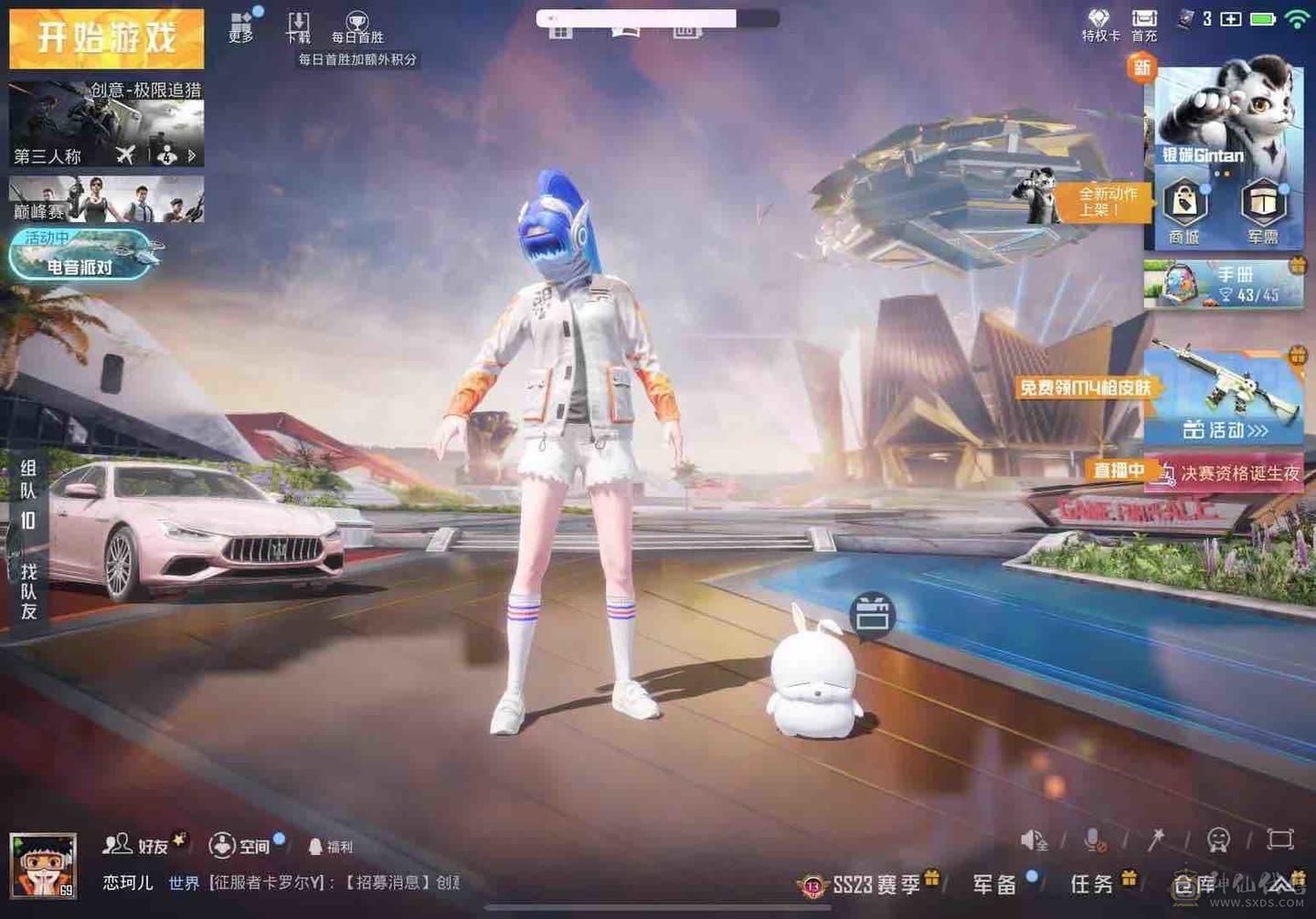Expand the 第三人称 mode selection arrow
The image size is (1316, 919).
(x=190, y=155)
